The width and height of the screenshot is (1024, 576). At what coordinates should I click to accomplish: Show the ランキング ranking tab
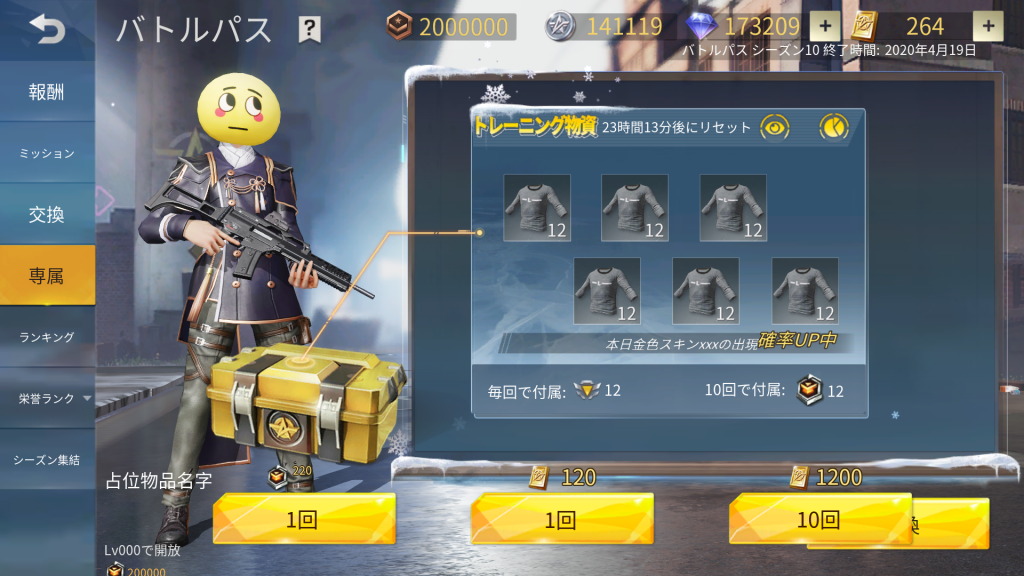point(47,337)
